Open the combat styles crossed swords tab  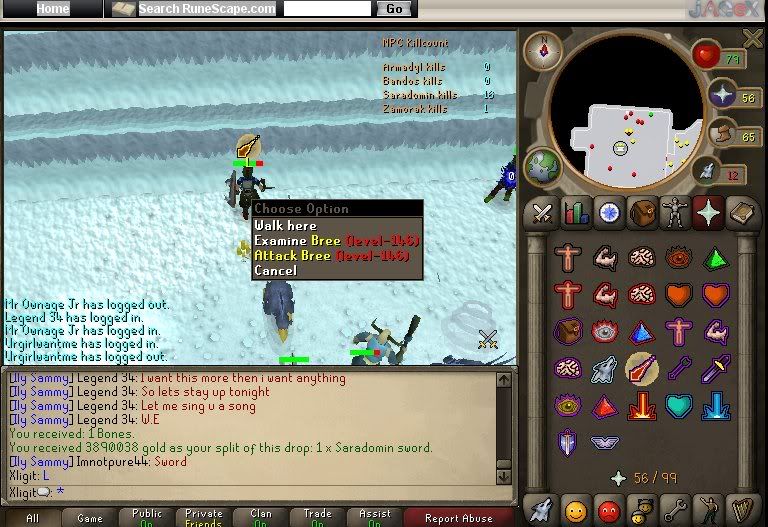542,213
